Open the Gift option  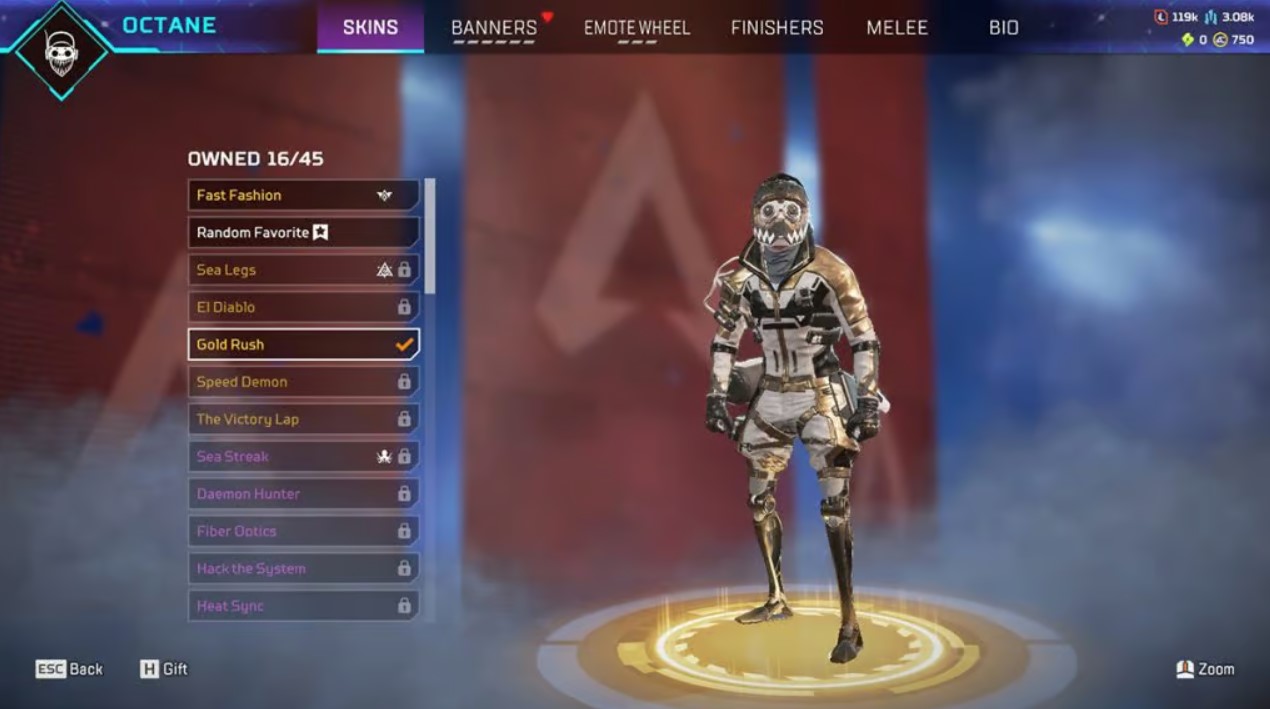[x=164, y=669]
